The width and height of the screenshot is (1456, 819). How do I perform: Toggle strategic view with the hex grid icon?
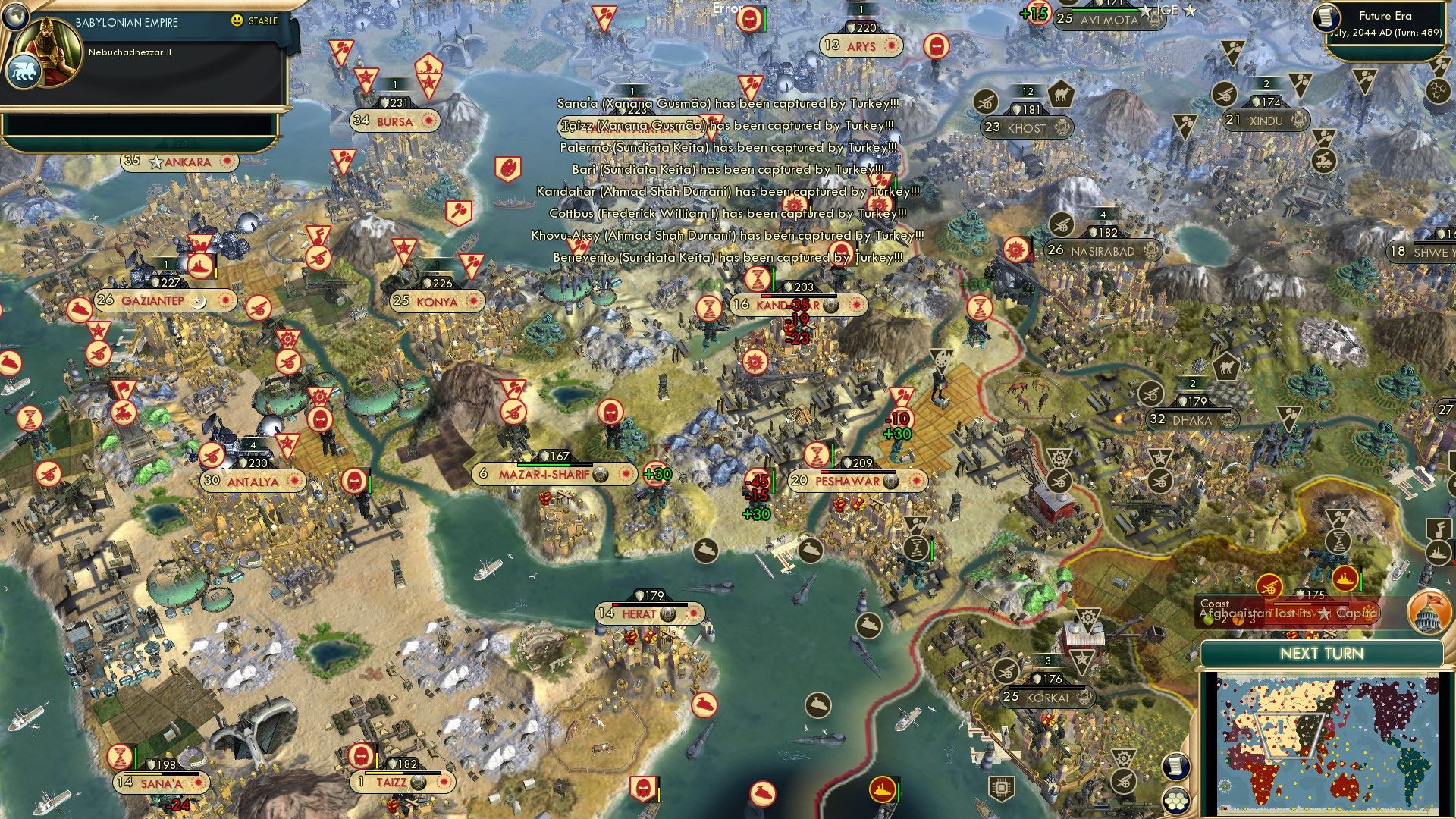(x=1175, y=801)
